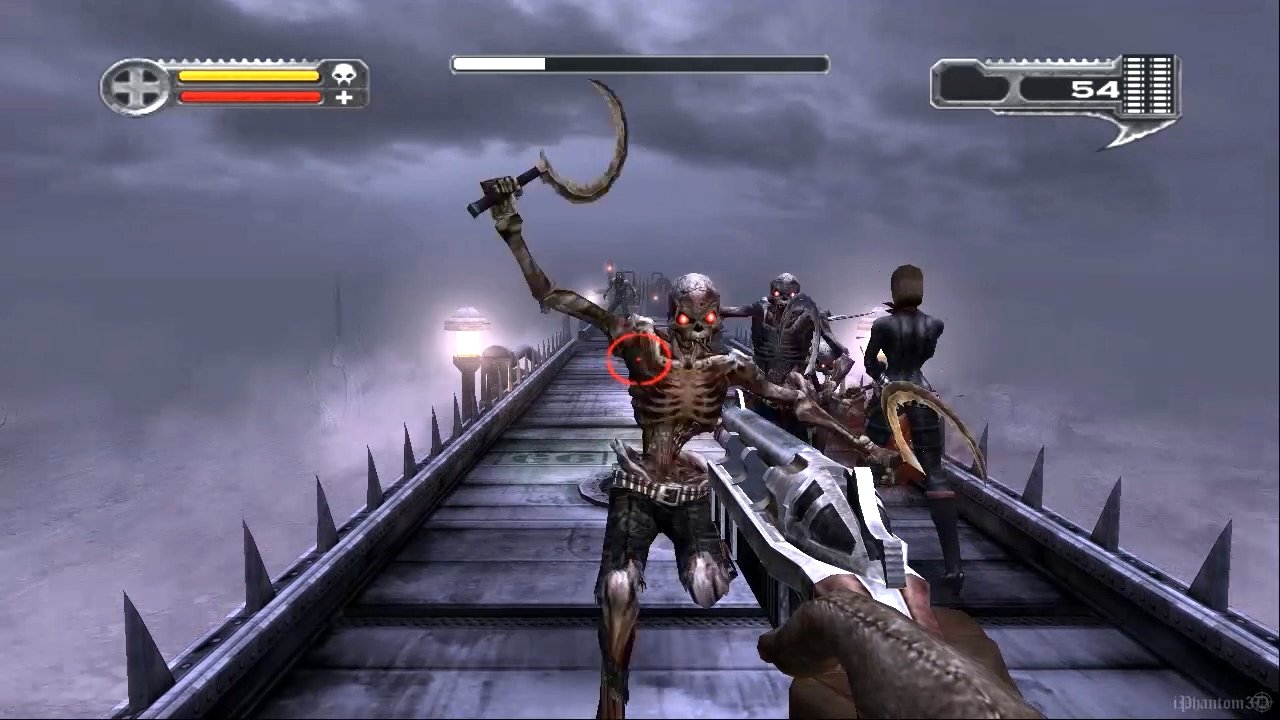The image size is (1280, 720).
Task: Click the crosshair X emblem on health HUD
Action: [137, 88]
